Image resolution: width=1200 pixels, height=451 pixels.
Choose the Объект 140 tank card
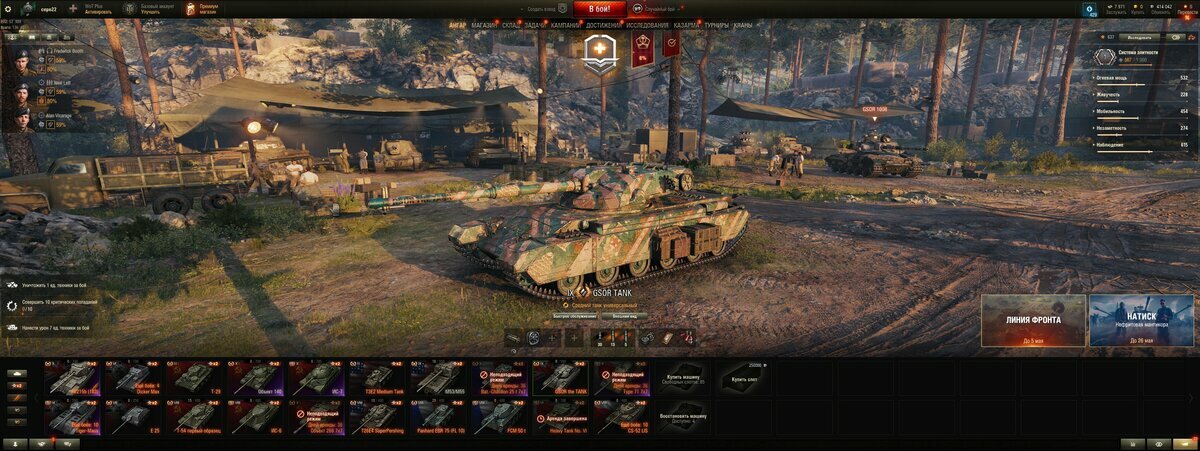pyautogui.click(x=256, y=378)
